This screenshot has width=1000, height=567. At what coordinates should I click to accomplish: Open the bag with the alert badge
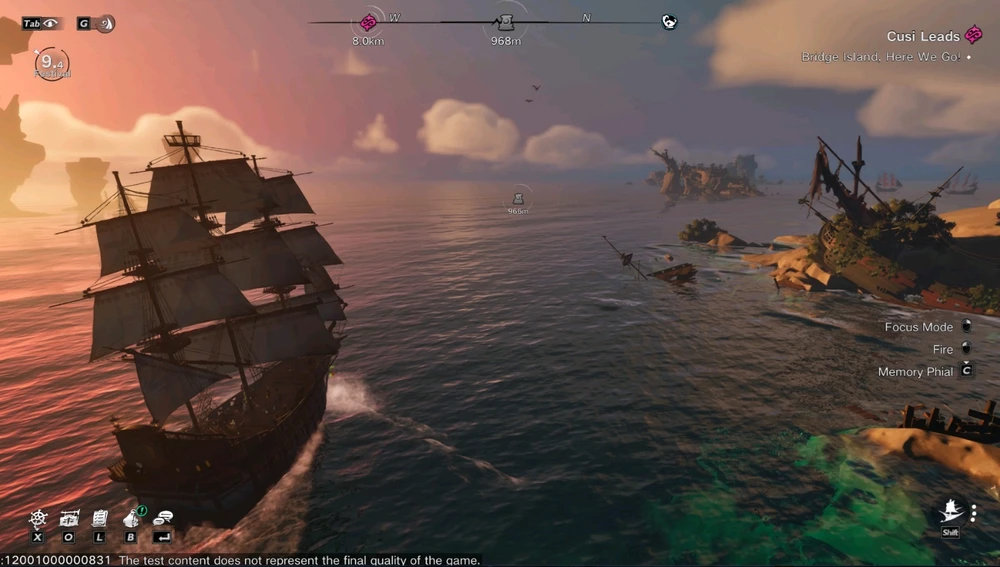[x=131, y=517]
